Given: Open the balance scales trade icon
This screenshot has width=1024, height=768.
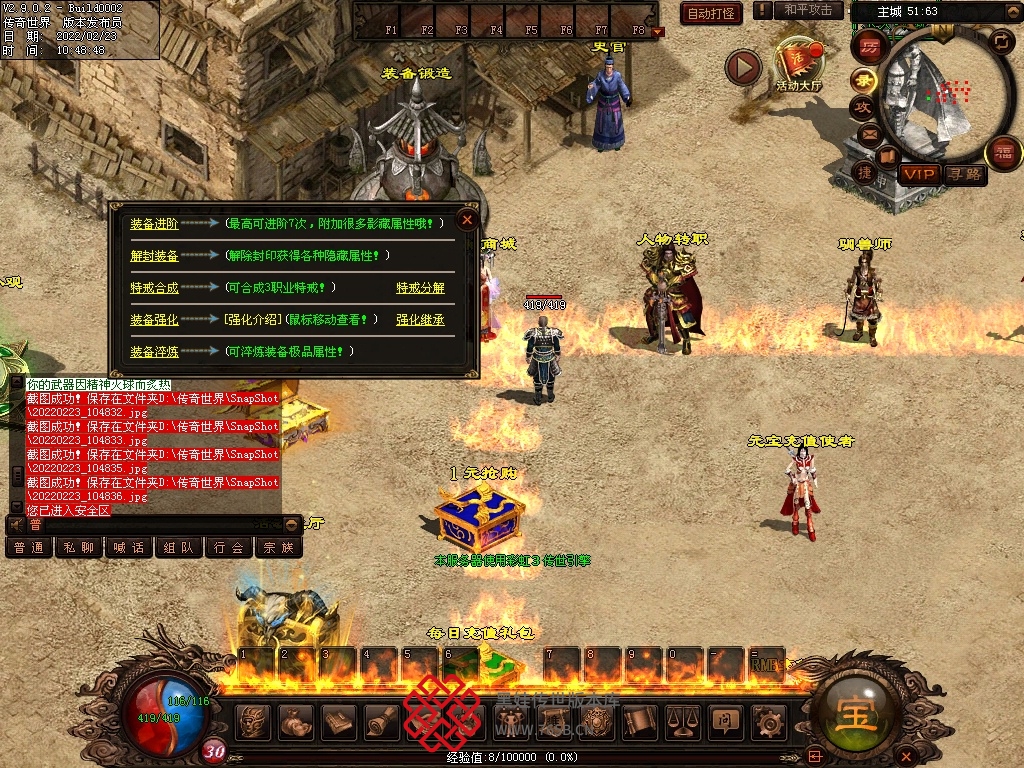Looking at the screenshot, I should point(682,720).
